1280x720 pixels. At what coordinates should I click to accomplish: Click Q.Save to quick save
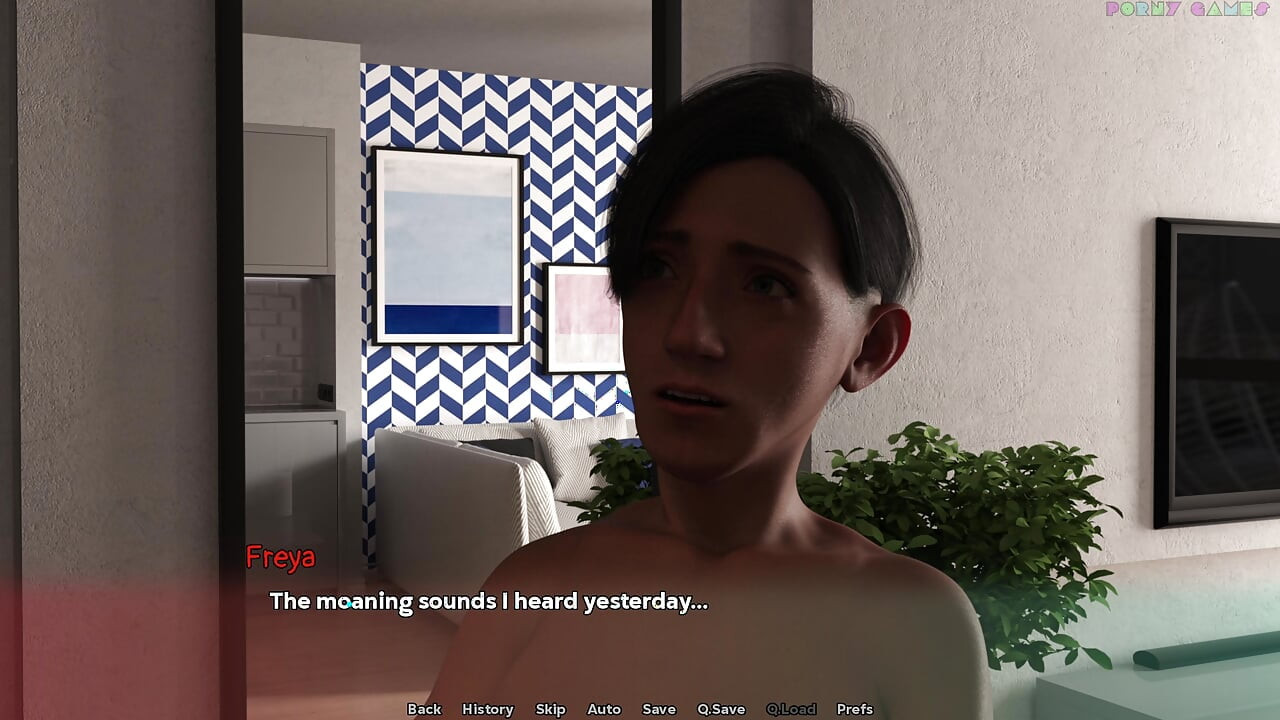pyautogui.click(x=721, y=709)
